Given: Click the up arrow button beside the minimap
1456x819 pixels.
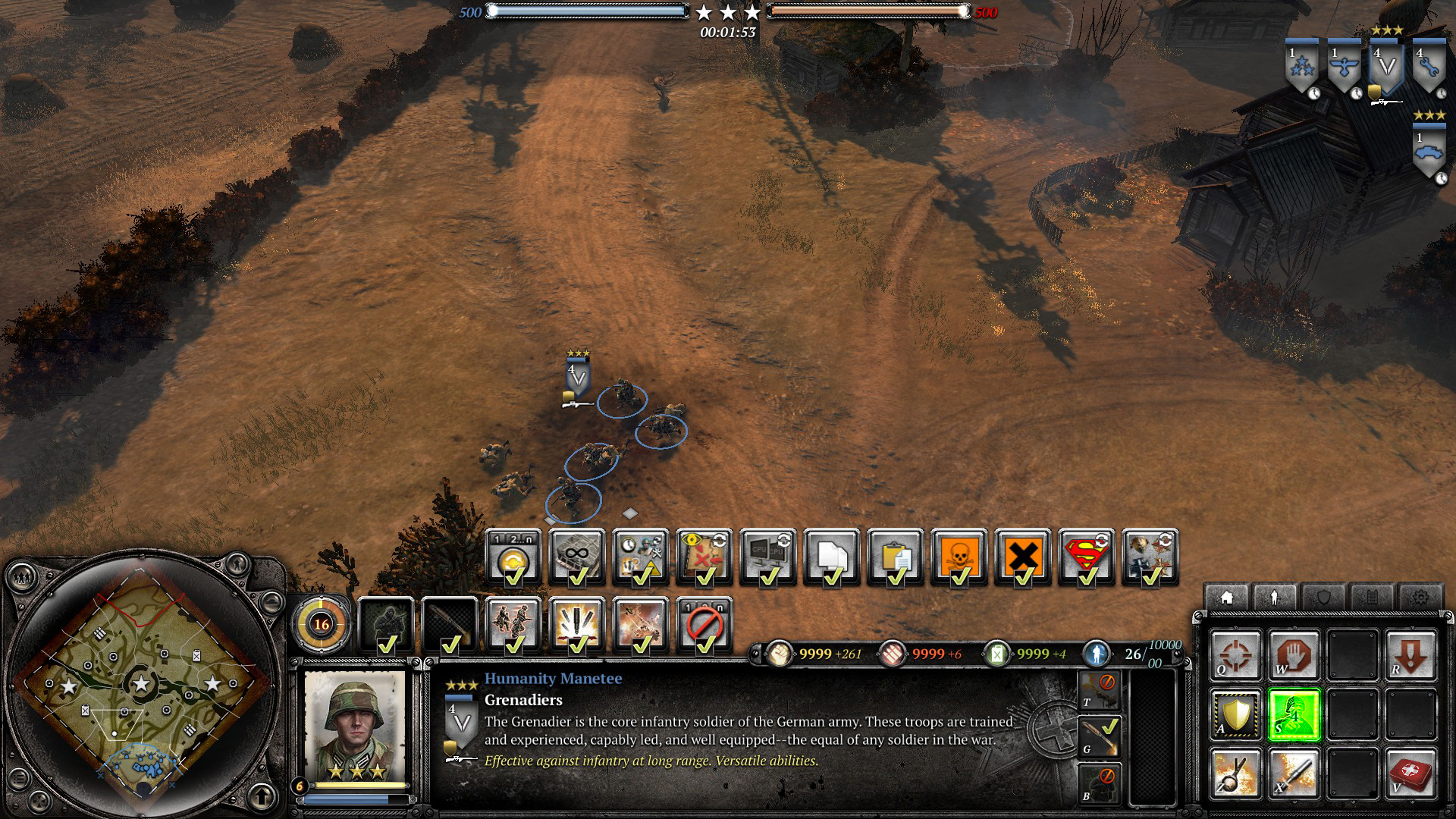Looking at the screenshot, I should [262, 796].
